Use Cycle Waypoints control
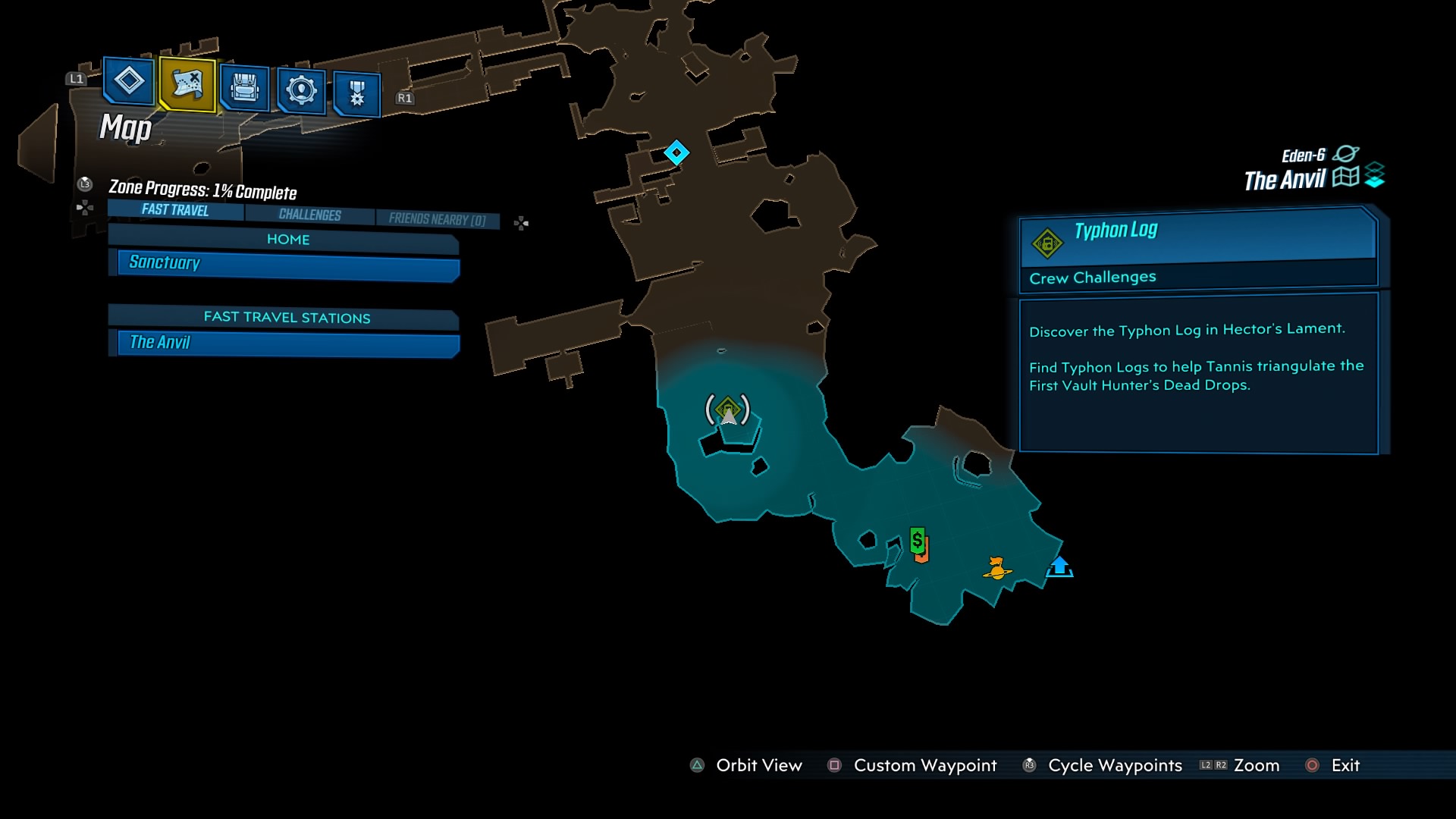Screen dimensions: 1456x819 (1113, 766)
